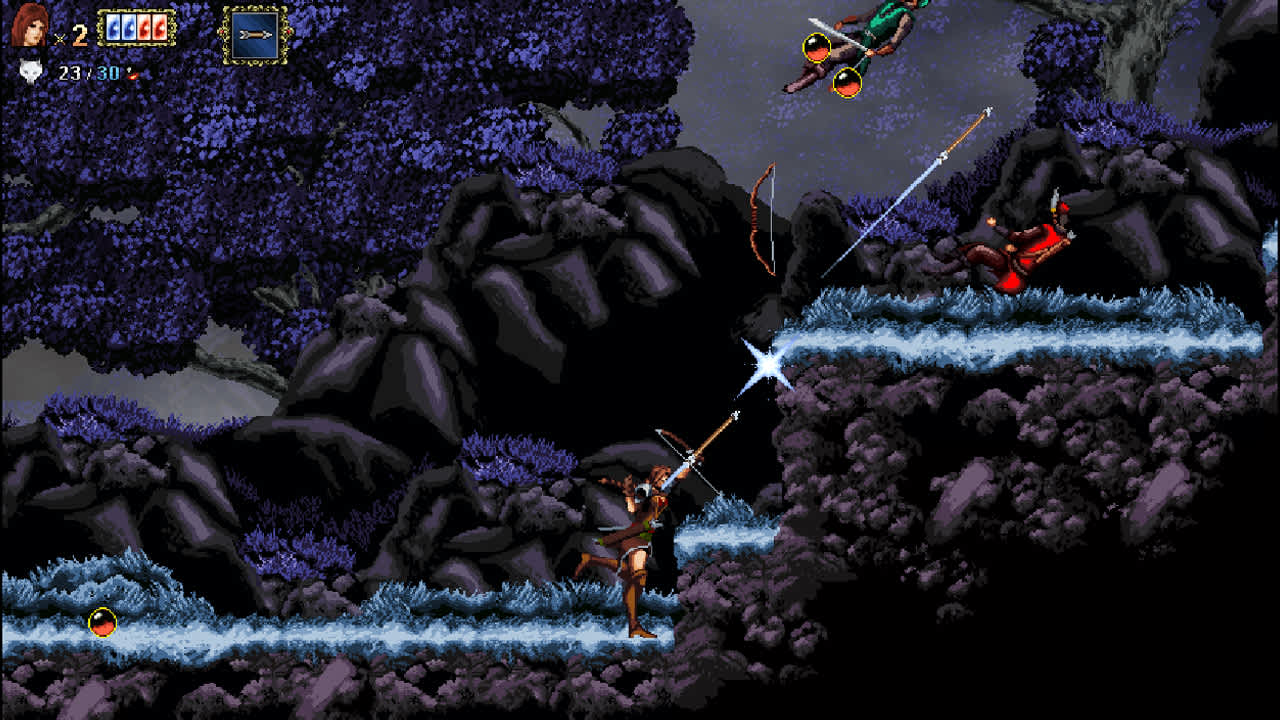Select the heroine's portrait icon
Image resolution: width=1280 pixels, height=720 pixels.
click(28, 28)
